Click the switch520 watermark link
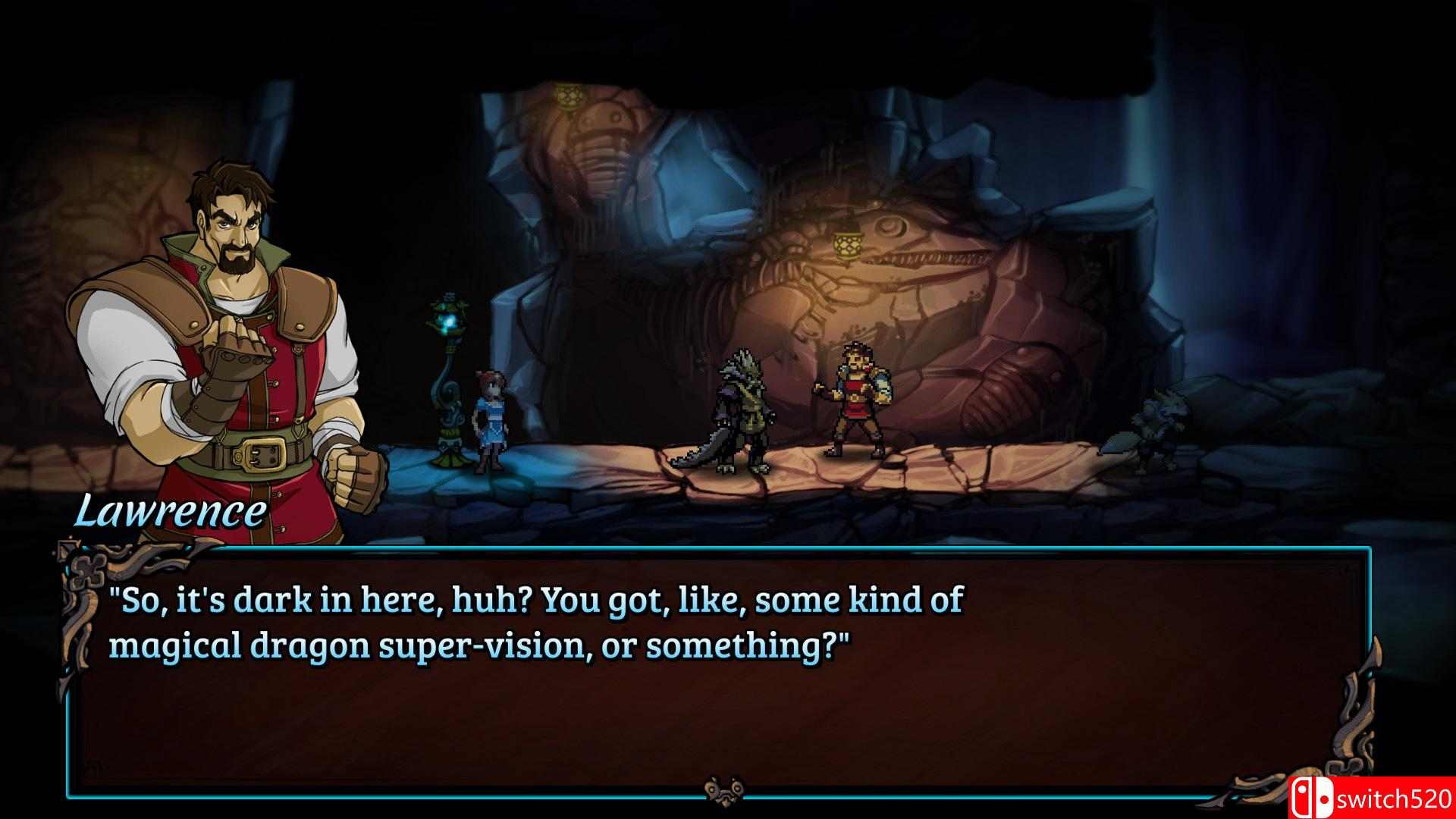 point(1395,796)
